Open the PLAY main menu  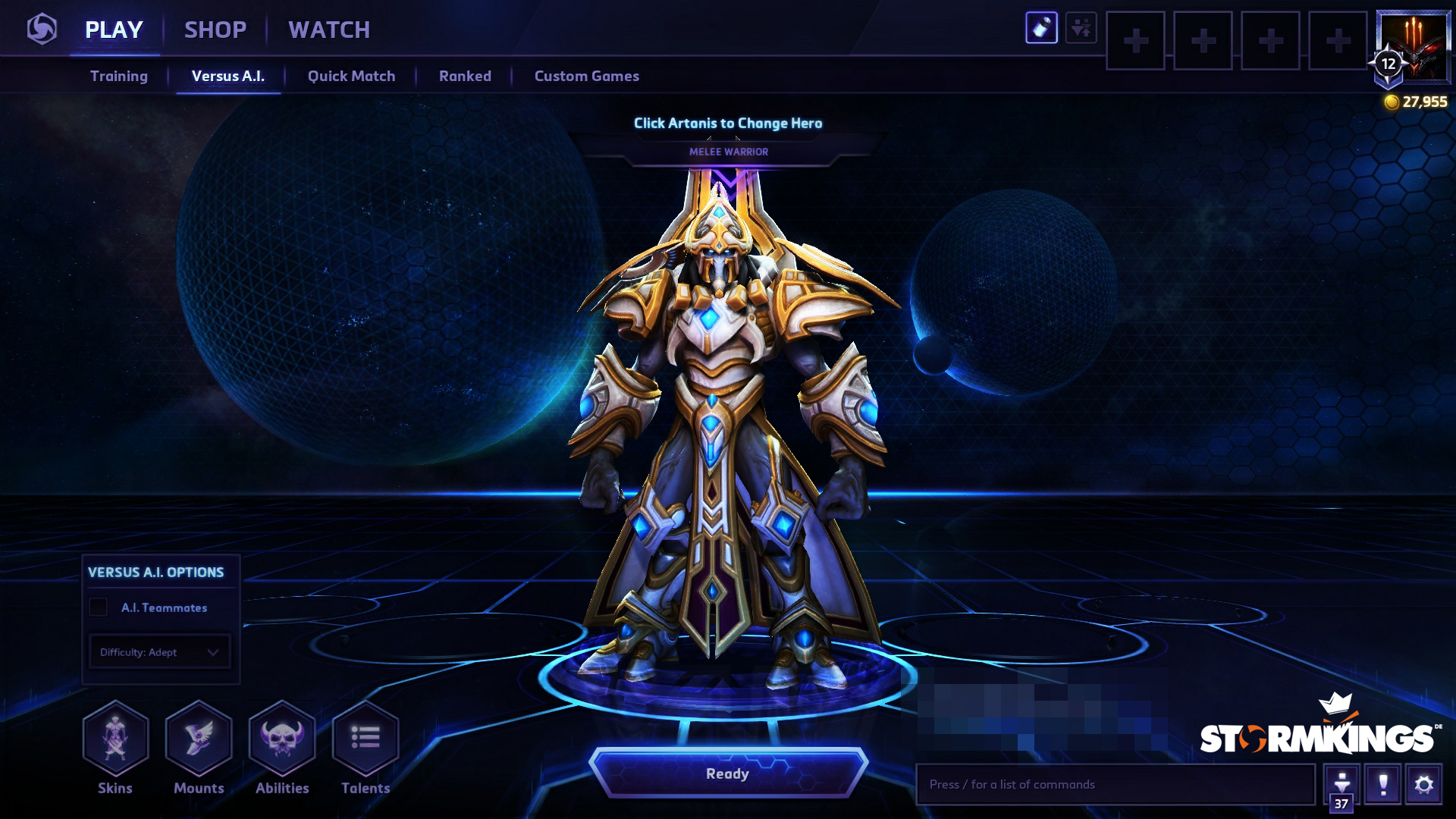click(x=114, y=30)
